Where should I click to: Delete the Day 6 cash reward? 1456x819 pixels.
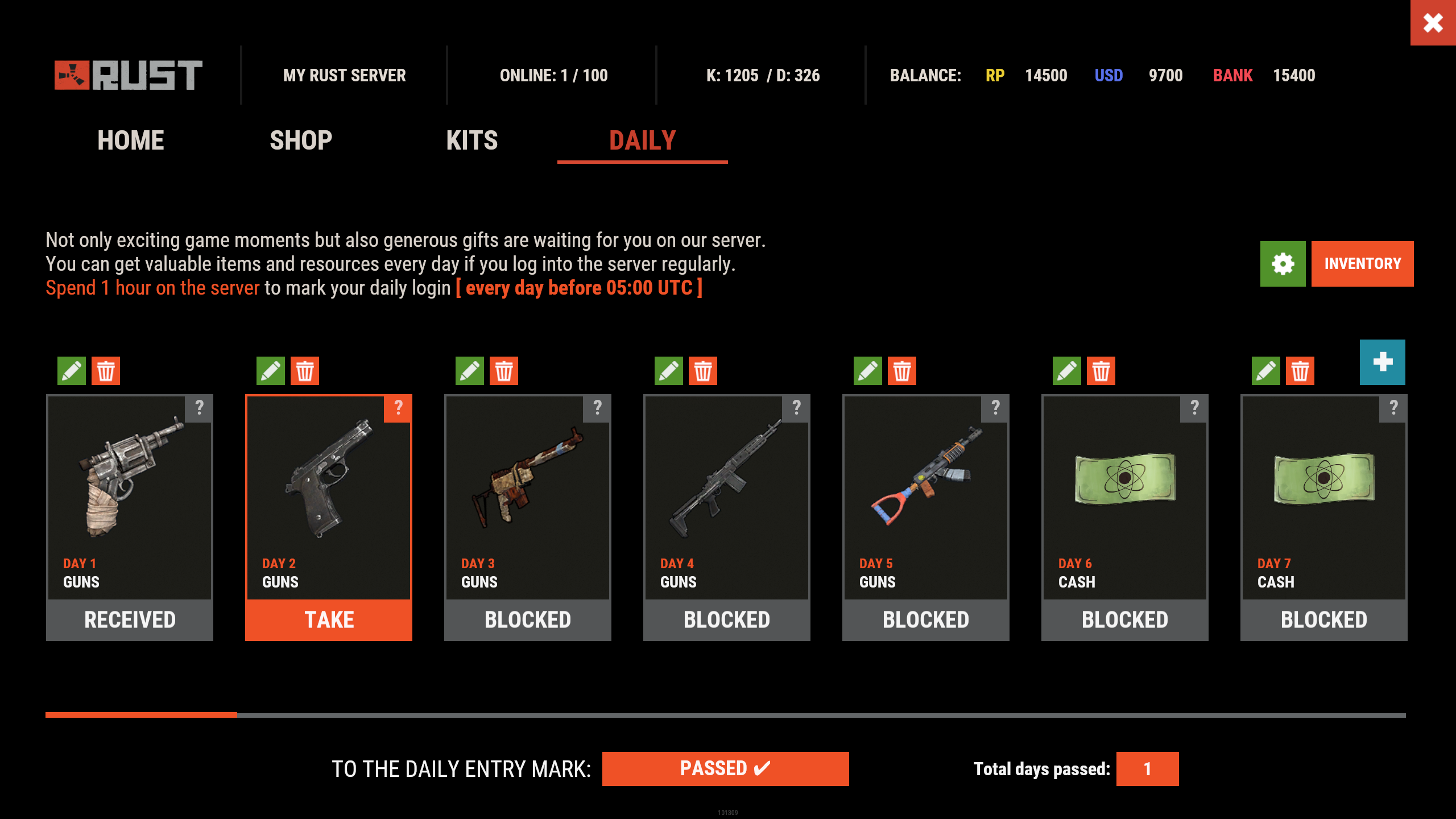pyautogui.click(x=1101, y=370)
